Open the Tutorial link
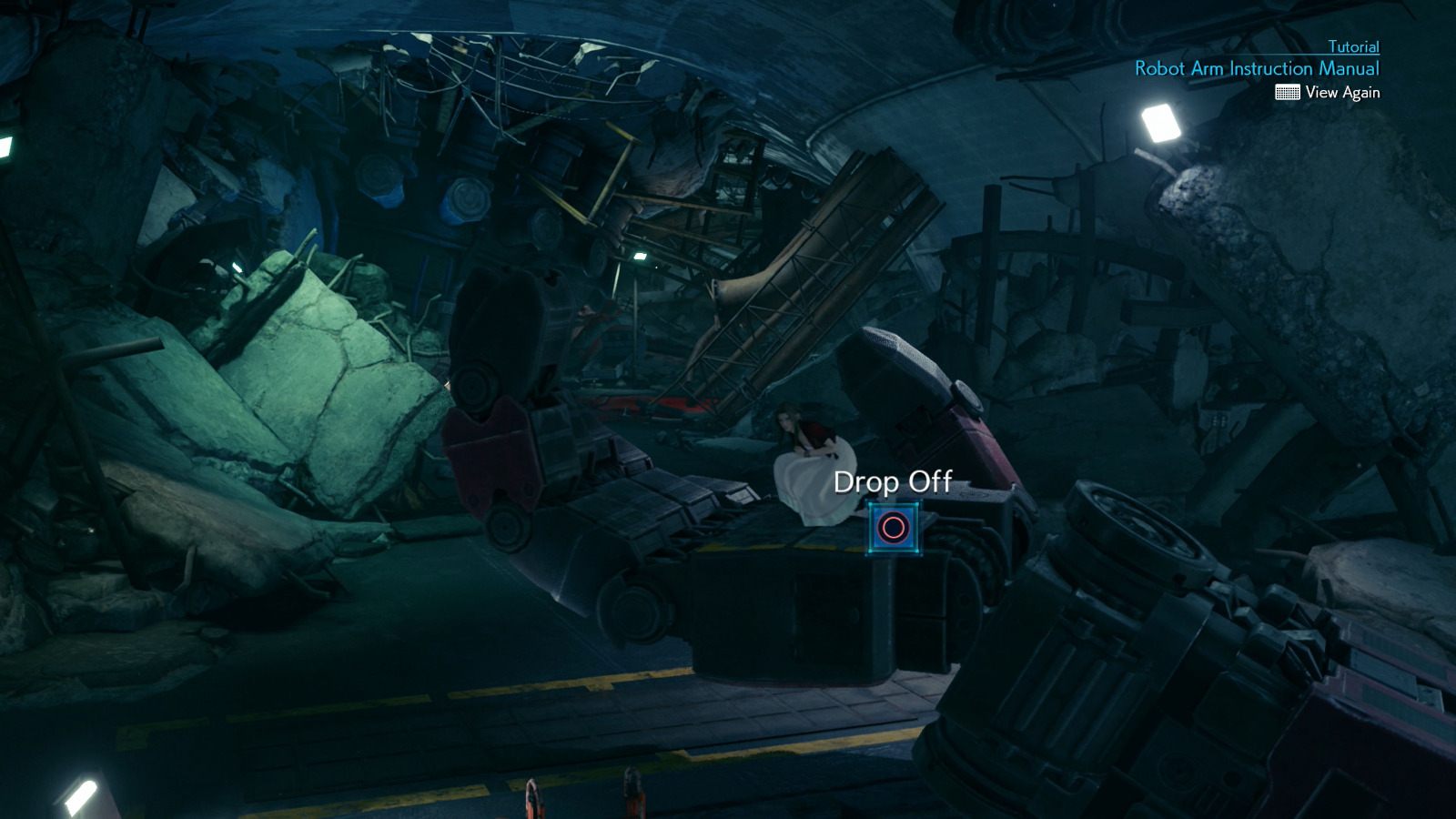The width and height of the screenshot is (1456, 819). pos(1352,46)
